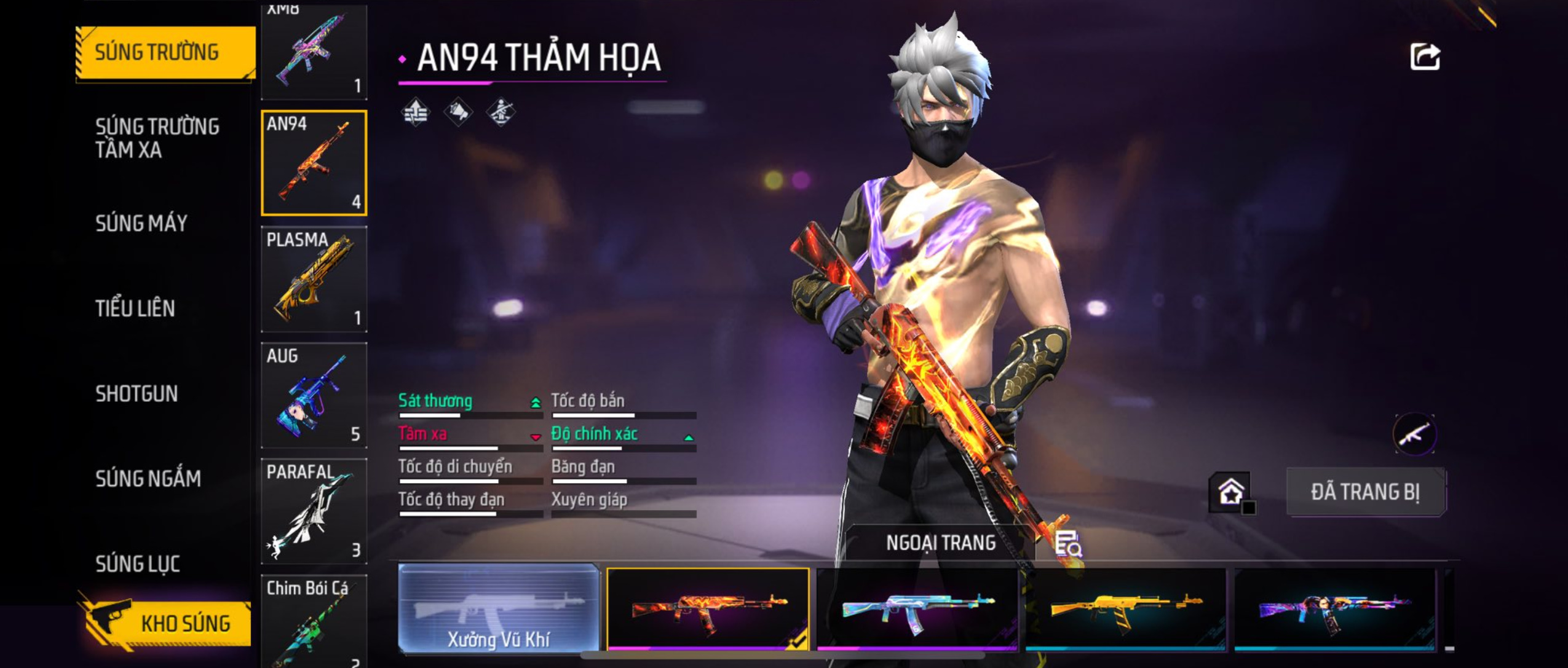Choose the light blue AN94 skin

(x=917, y=608)
